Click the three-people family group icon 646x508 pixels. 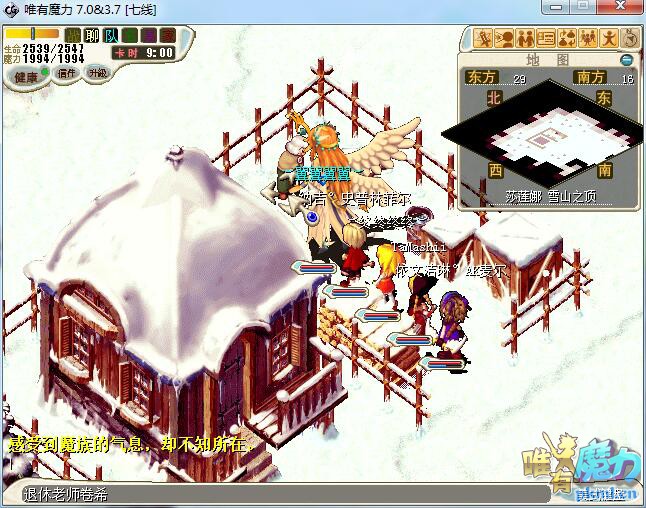click(x=588, y=39)
